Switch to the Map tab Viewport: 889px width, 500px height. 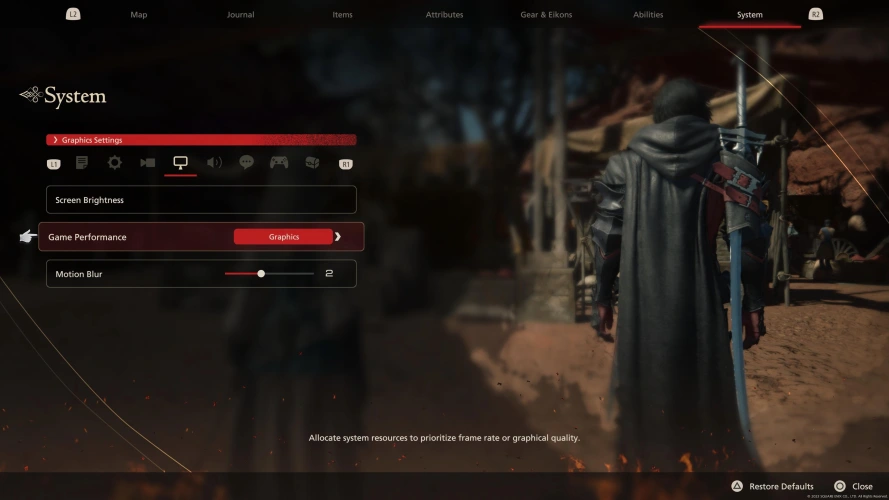point(139,15)
